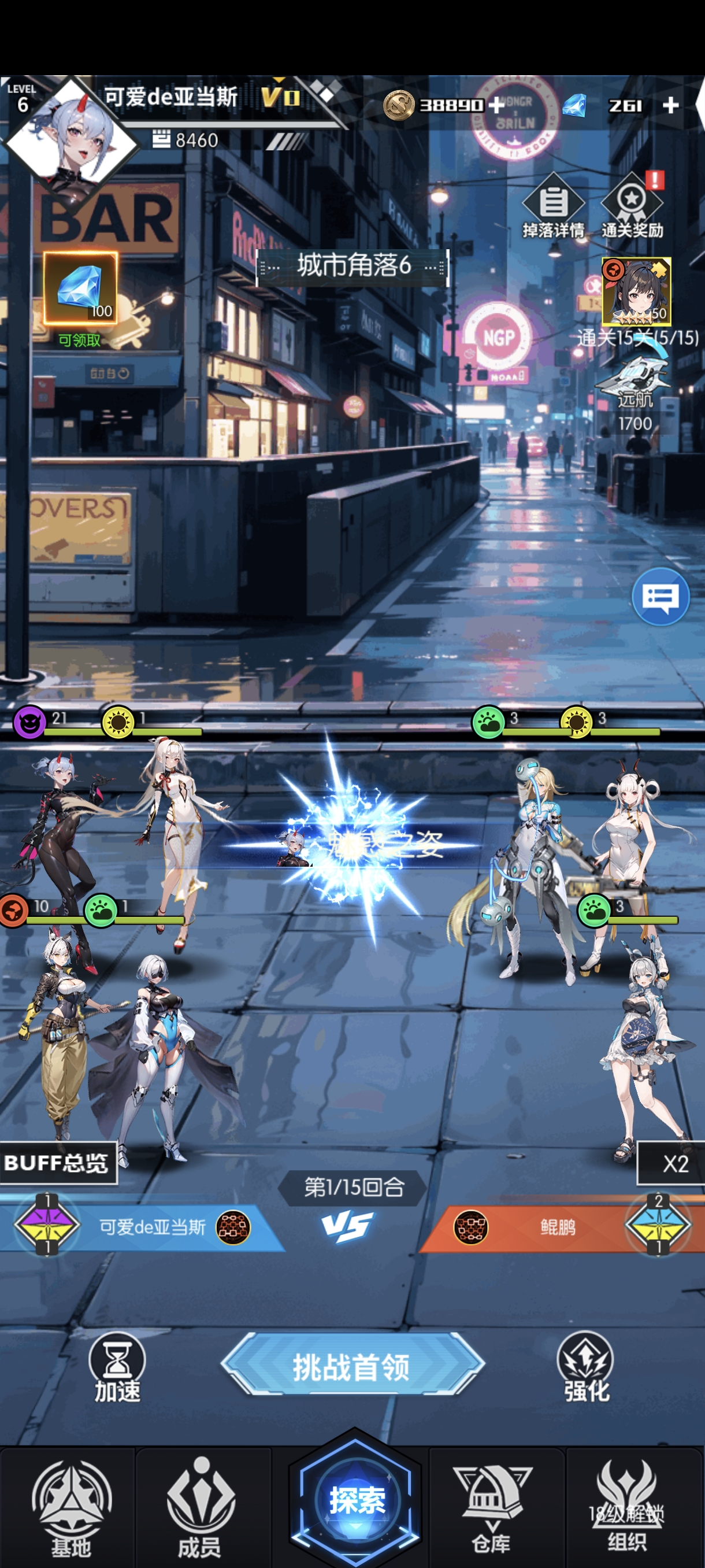Claim the 100 diamond reward
The image size is (705, 1568).
80,288
